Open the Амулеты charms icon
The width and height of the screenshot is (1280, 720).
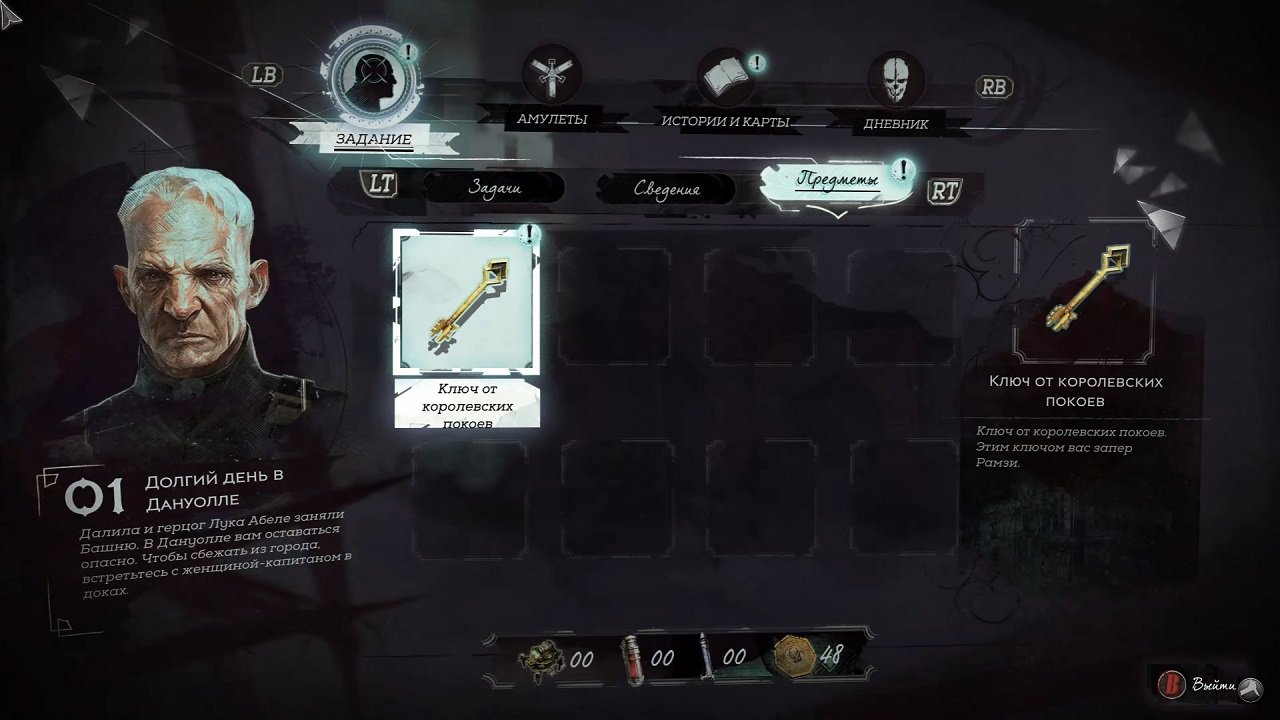(x=551, y=72)
